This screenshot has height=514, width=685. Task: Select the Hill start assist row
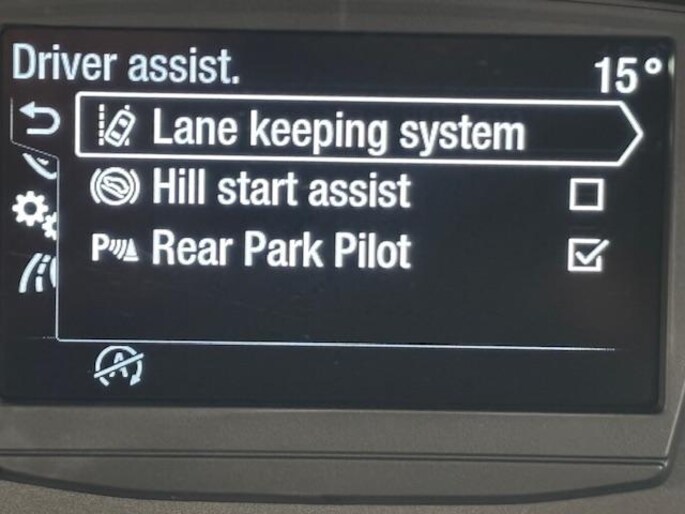click(282, 190)
